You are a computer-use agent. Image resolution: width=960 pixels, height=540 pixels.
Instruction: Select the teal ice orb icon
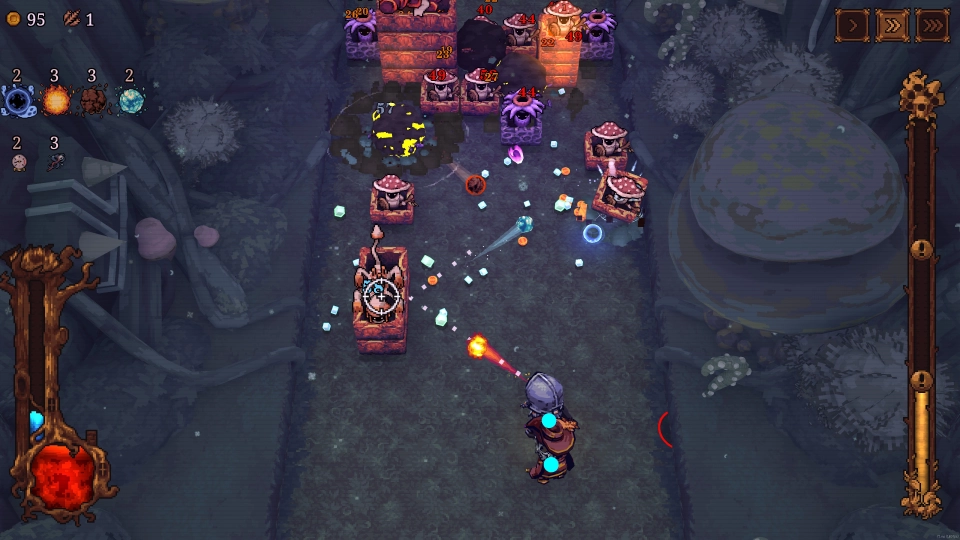coord(130,100)
